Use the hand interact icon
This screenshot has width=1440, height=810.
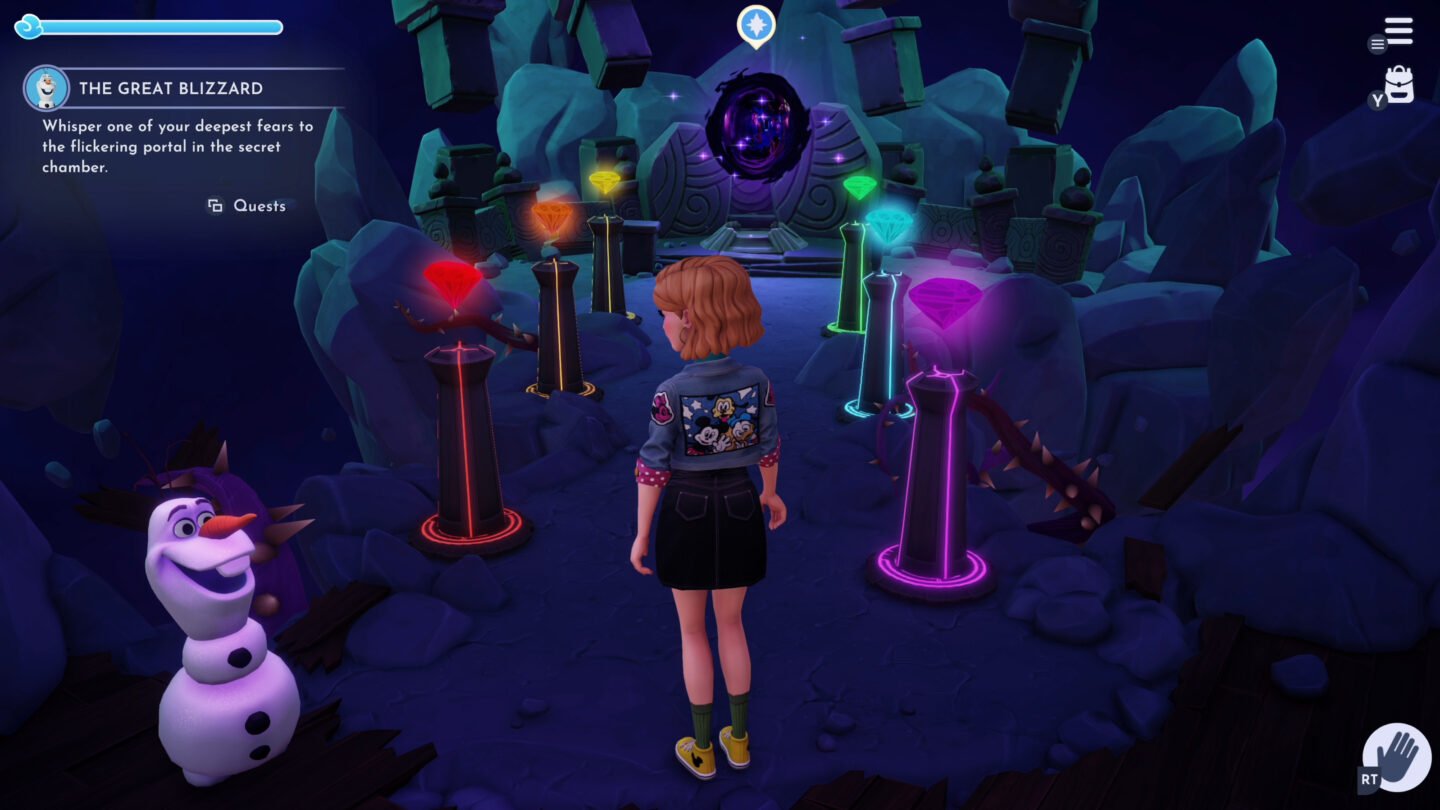coord(1397,757)
